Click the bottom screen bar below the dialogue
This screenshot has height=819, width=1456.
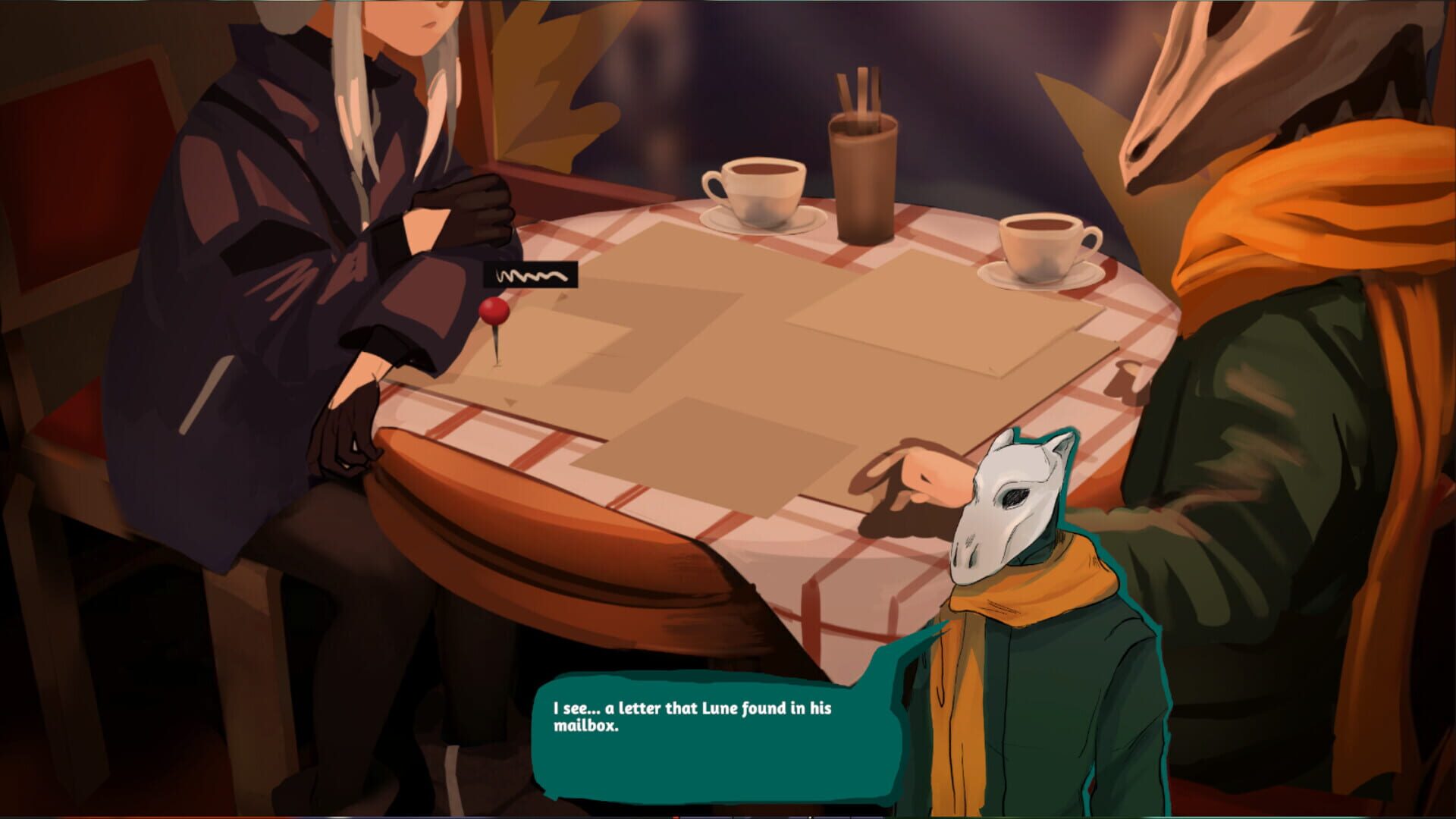click(x=728, y=814)
